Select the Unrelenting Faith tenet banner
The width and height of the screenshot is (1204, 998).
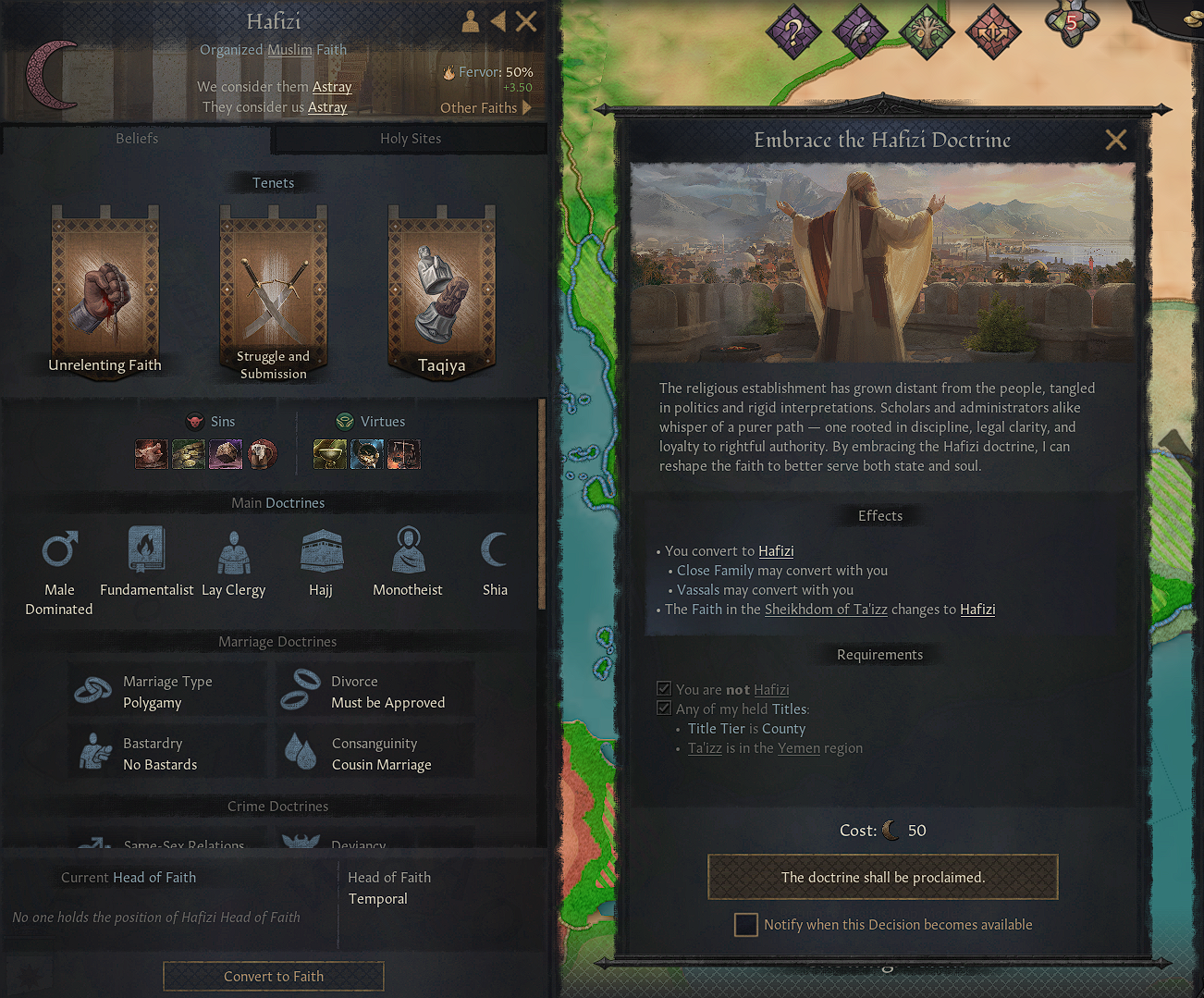coord(104,287)
